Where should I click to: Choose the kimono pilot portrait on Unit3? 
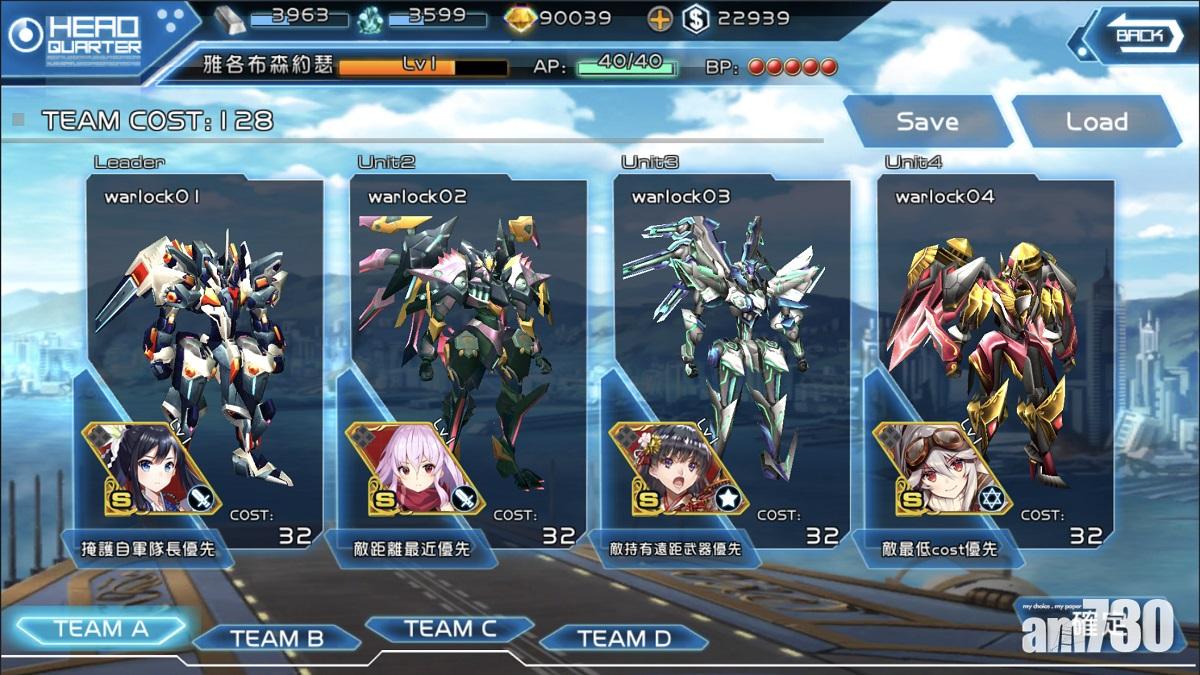coord(672,468)
